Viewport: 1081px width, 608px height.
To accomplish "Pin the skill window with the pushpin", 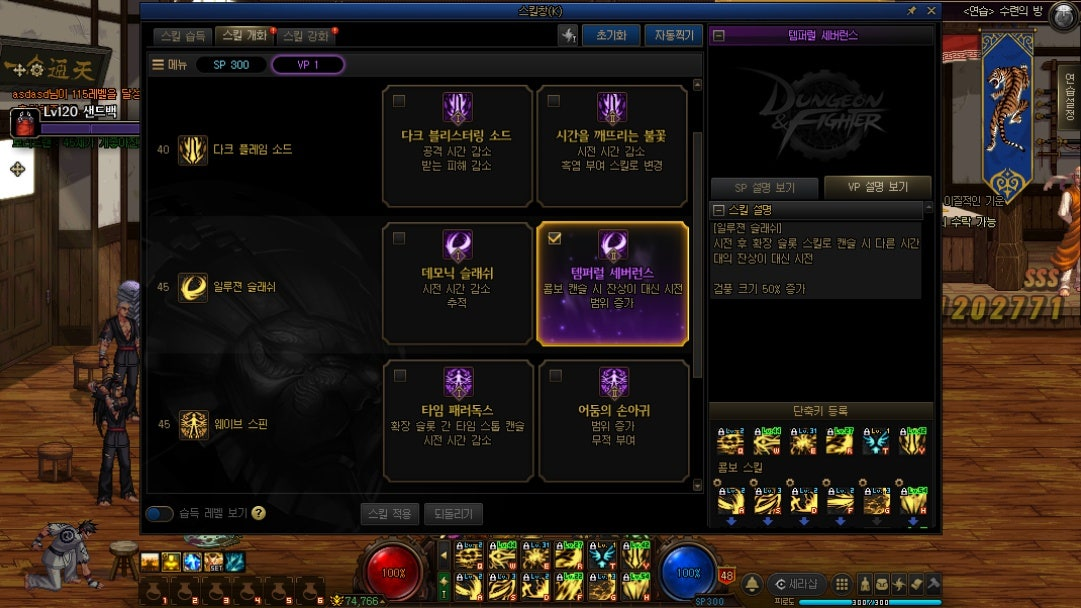I will pos(911,10).
